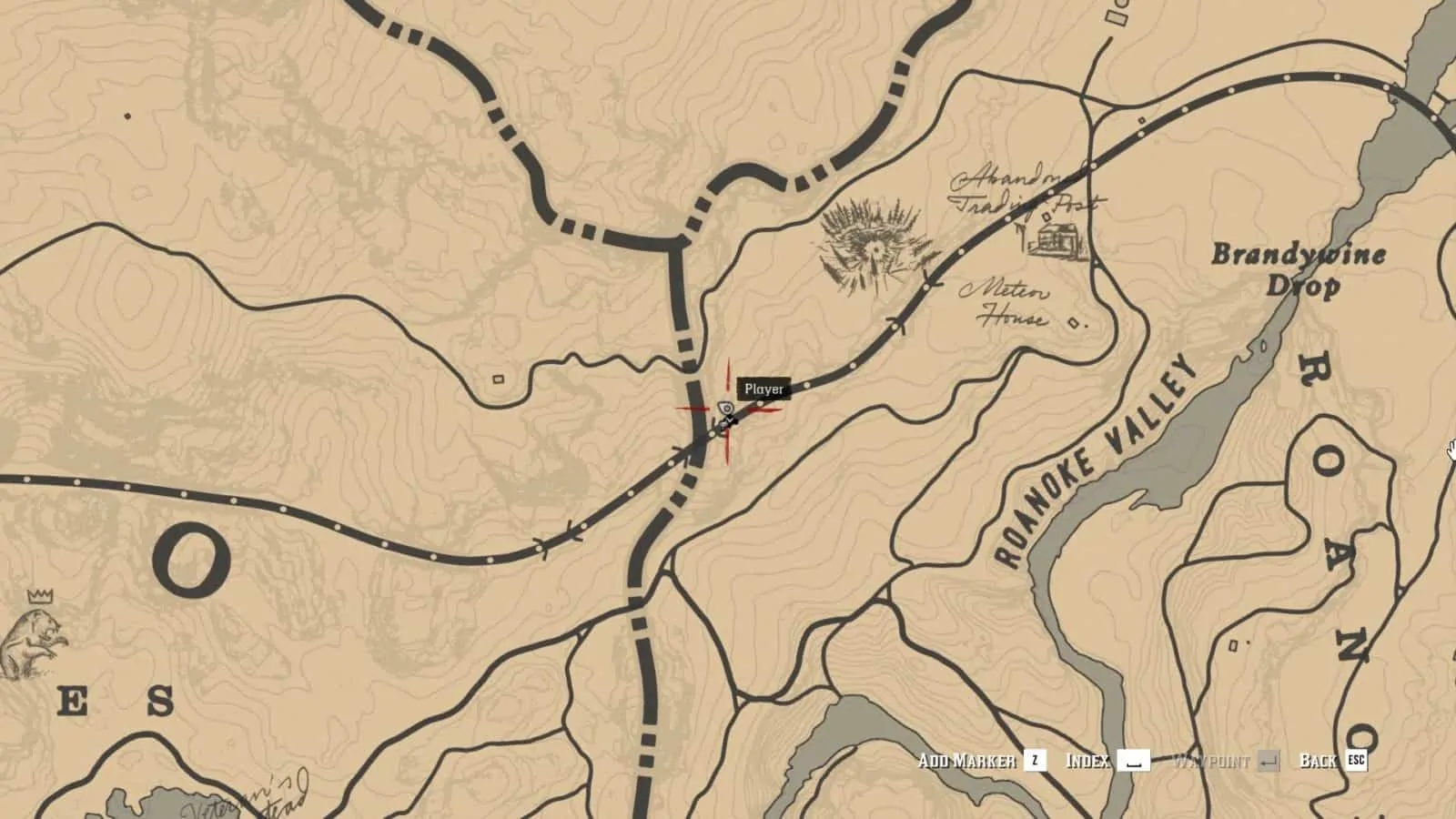Viewport: 1456px width, 819px height.
Task: Click the Brandywine Drop map label
Action: click(x=1296, y=270)
